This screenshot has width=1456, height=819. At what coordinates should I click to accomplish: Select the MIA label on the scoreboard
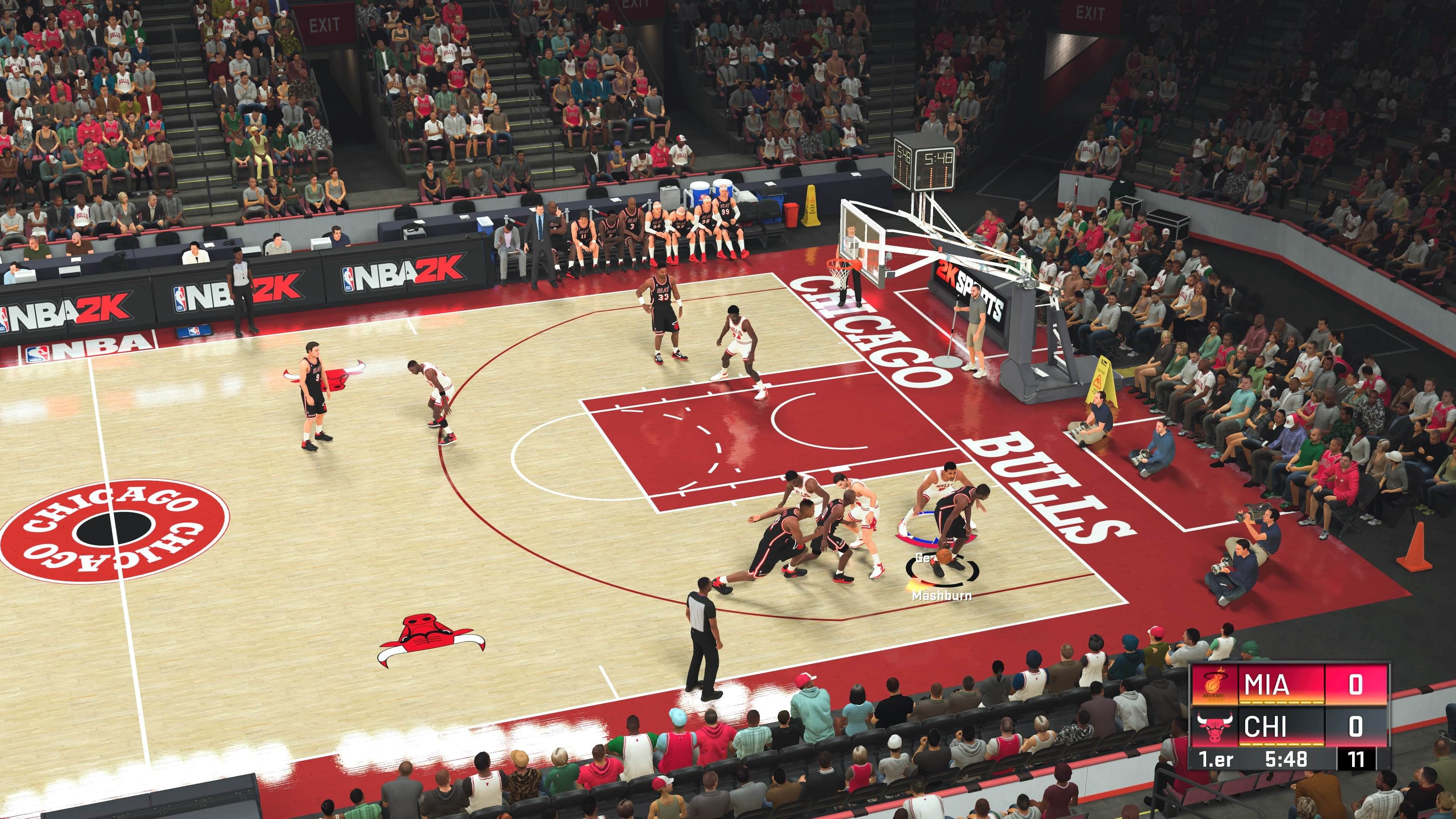(x=1267, y=684)
